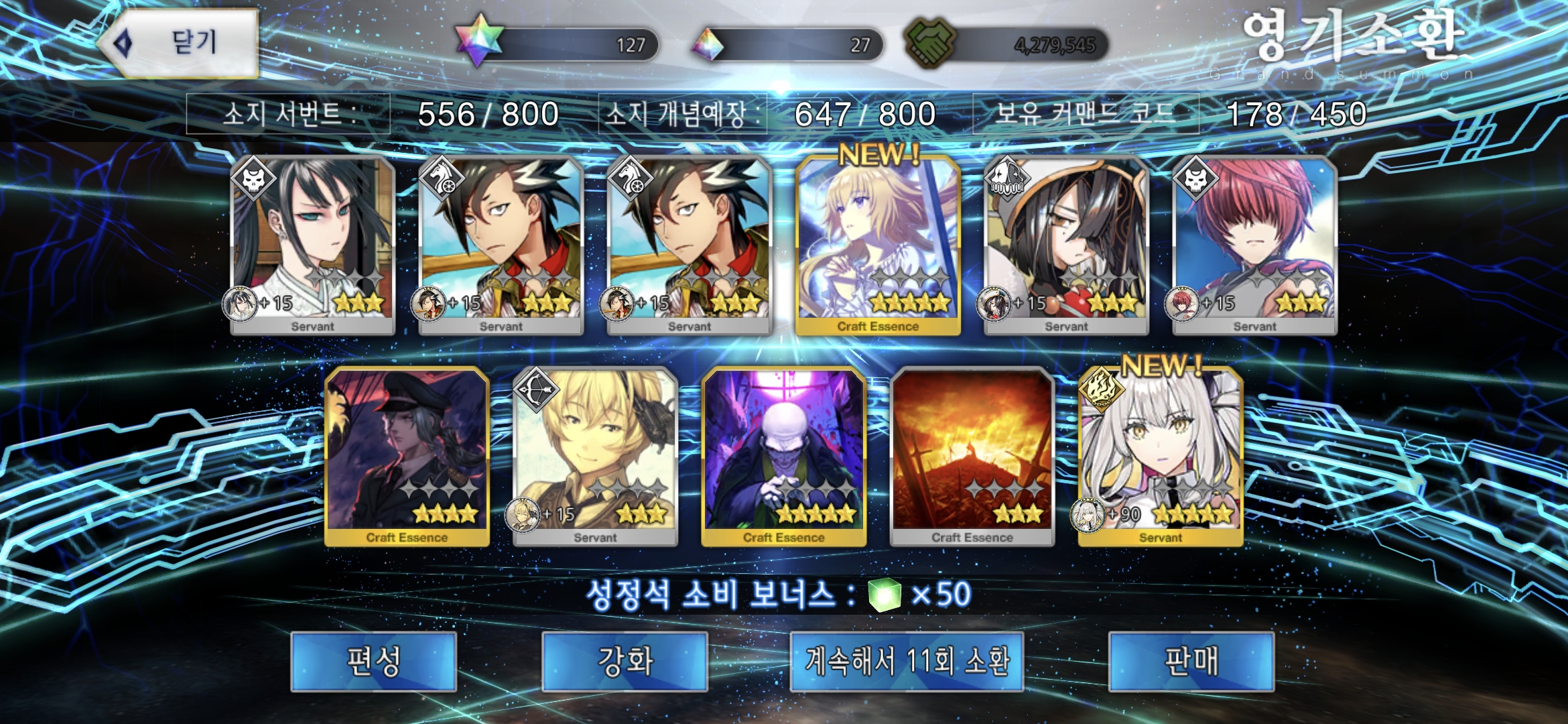Select the NEW white-haired five-star servant card
The height and width of the screenshot is (724, 1568).
[x=1161, y=457]
